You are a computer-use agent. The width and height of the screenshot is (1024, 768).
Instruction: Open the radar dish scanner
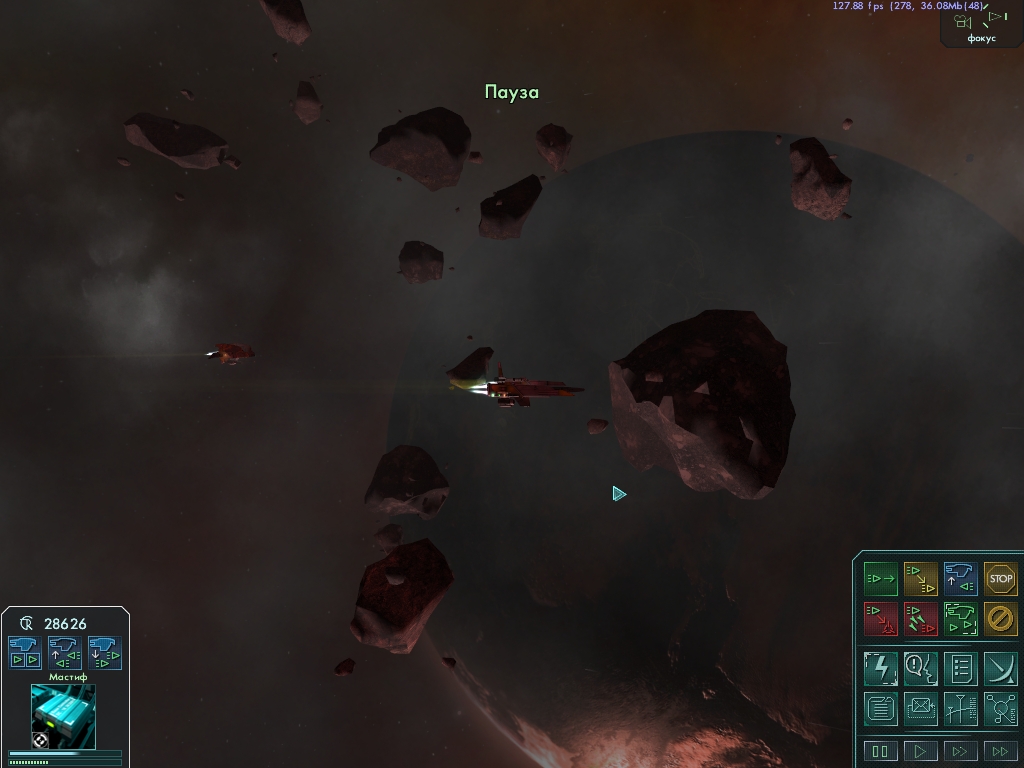[1000, 667]
